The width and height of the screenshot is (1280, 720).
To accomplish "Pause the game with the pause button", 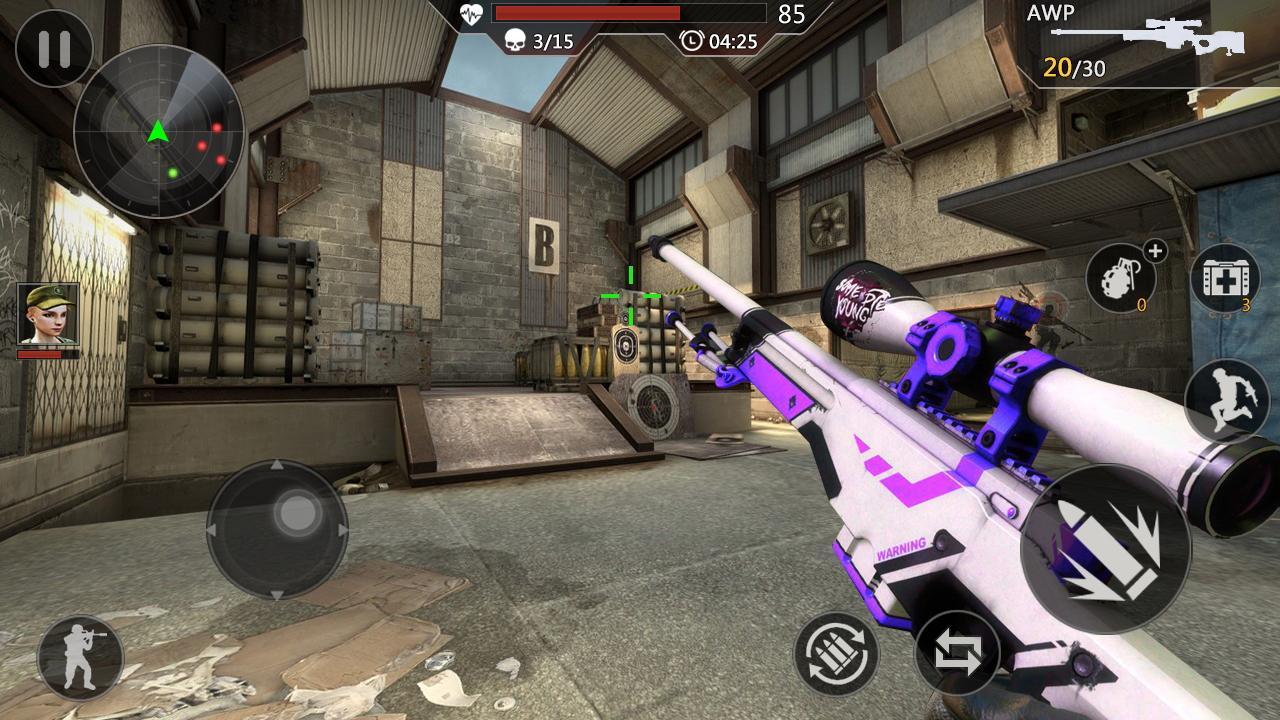I will pos(54,48).
